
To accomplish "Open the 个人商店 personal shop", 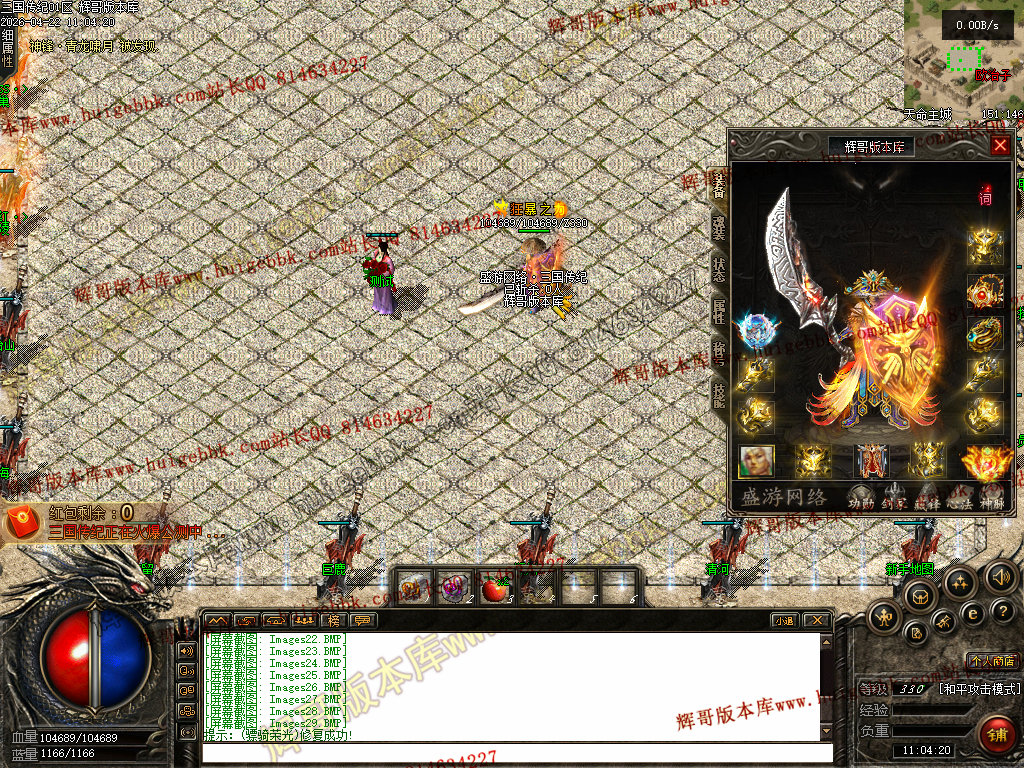I will [990, 661].
